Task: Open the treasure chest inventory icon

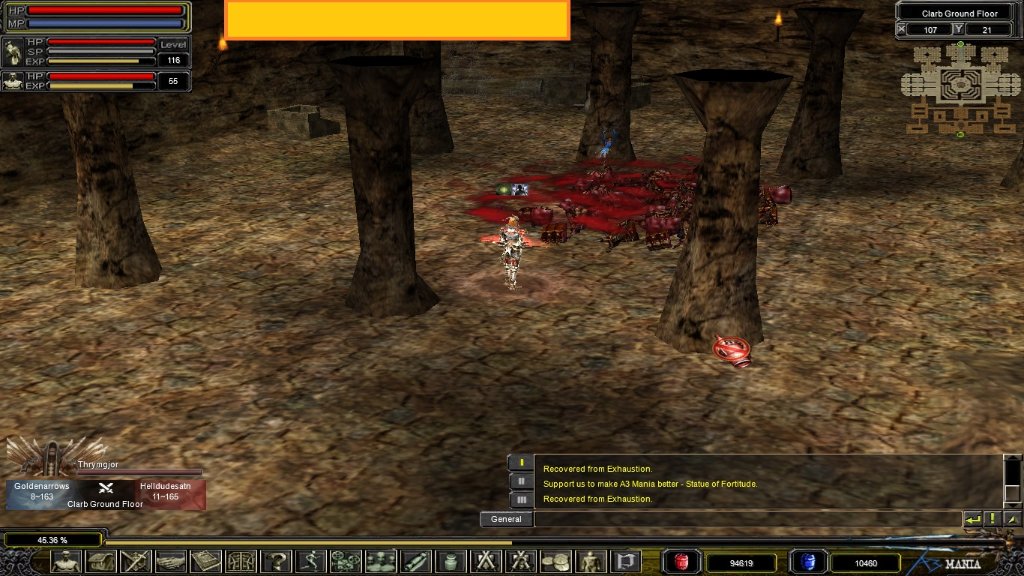Action: coord(101,562)
